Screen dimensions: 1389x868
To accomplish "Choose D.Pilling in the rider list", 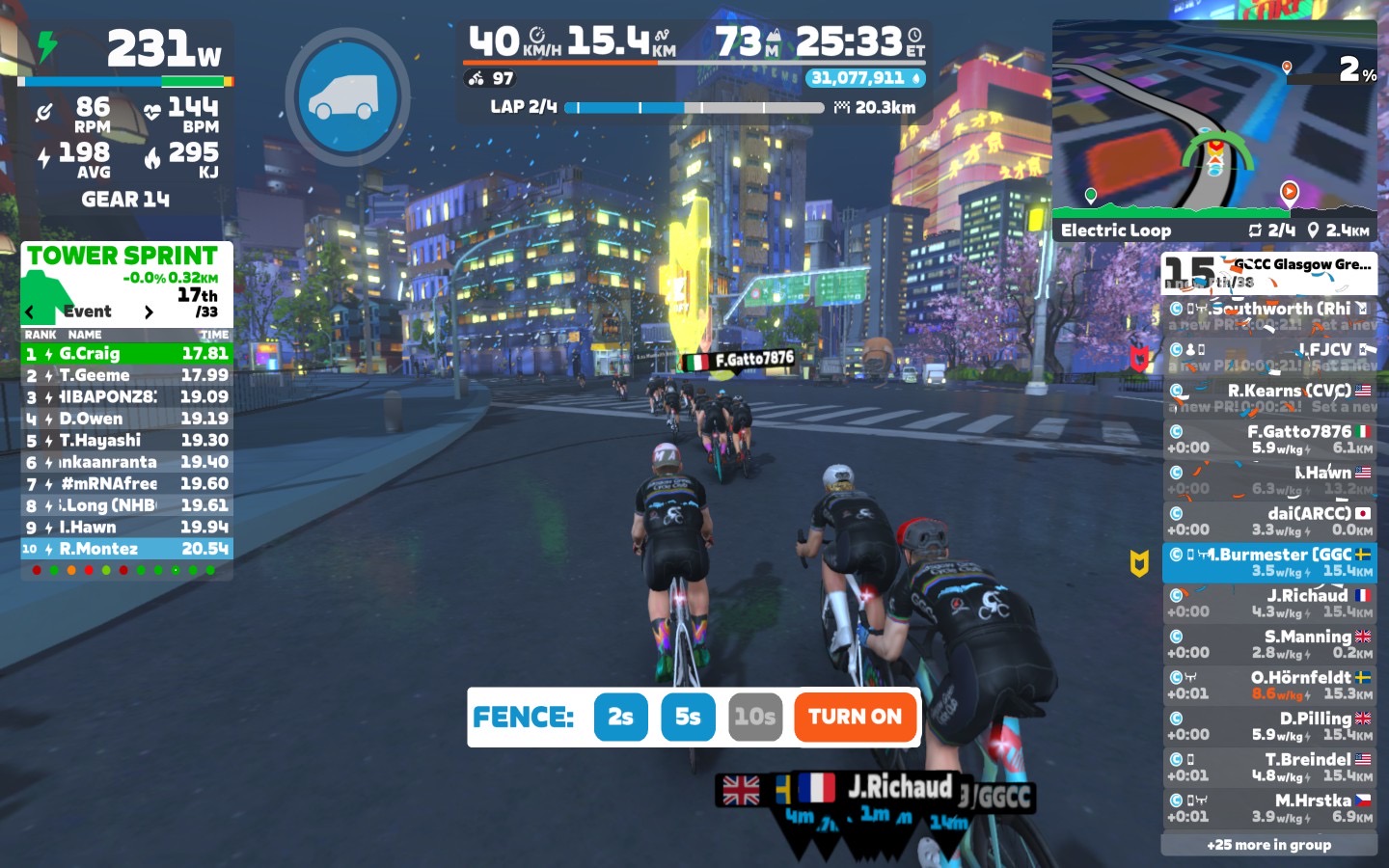I will [1268, 725].
